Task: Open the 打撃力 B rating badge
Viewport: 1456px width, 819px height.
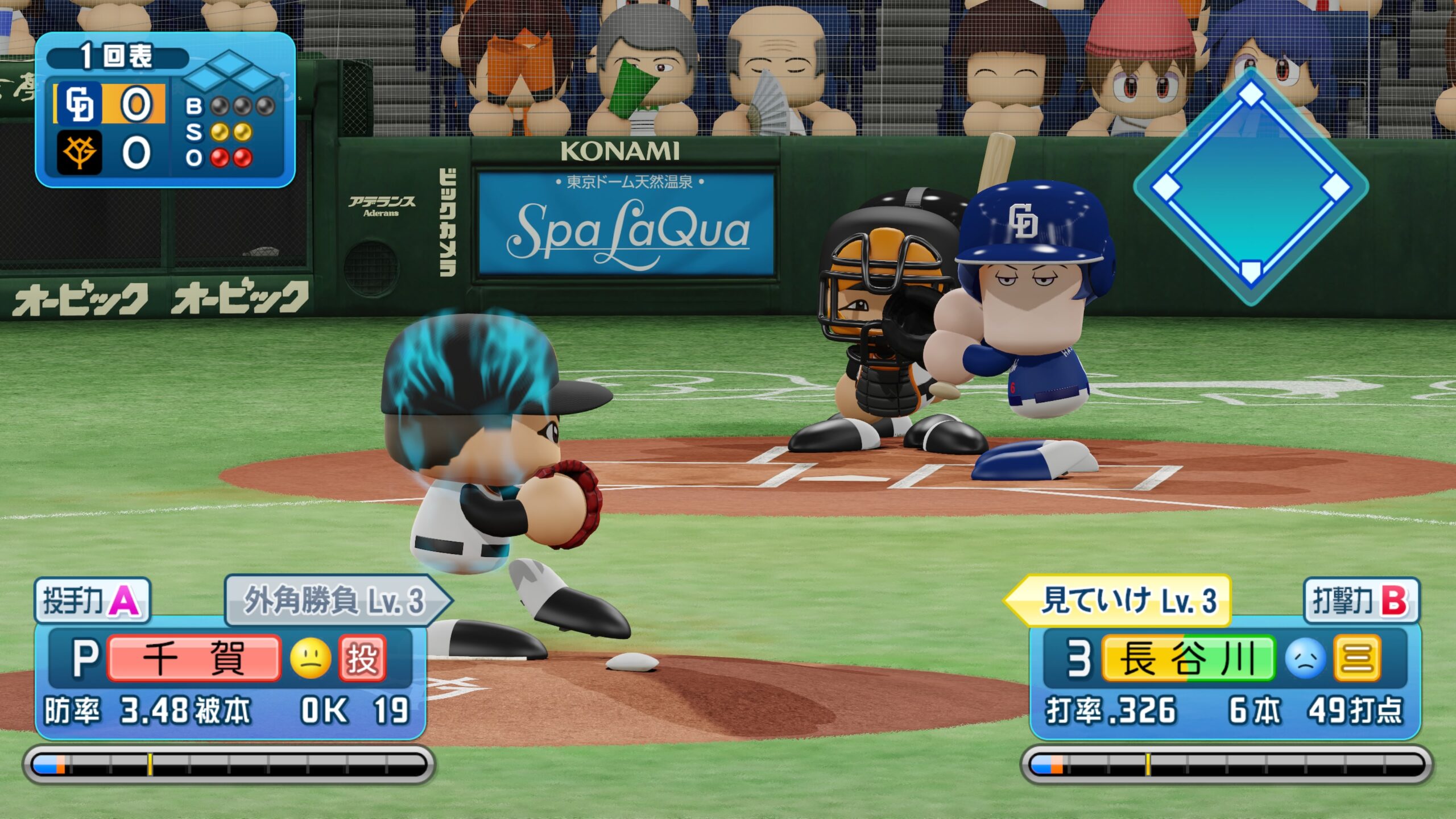Action: point(1360,600)
